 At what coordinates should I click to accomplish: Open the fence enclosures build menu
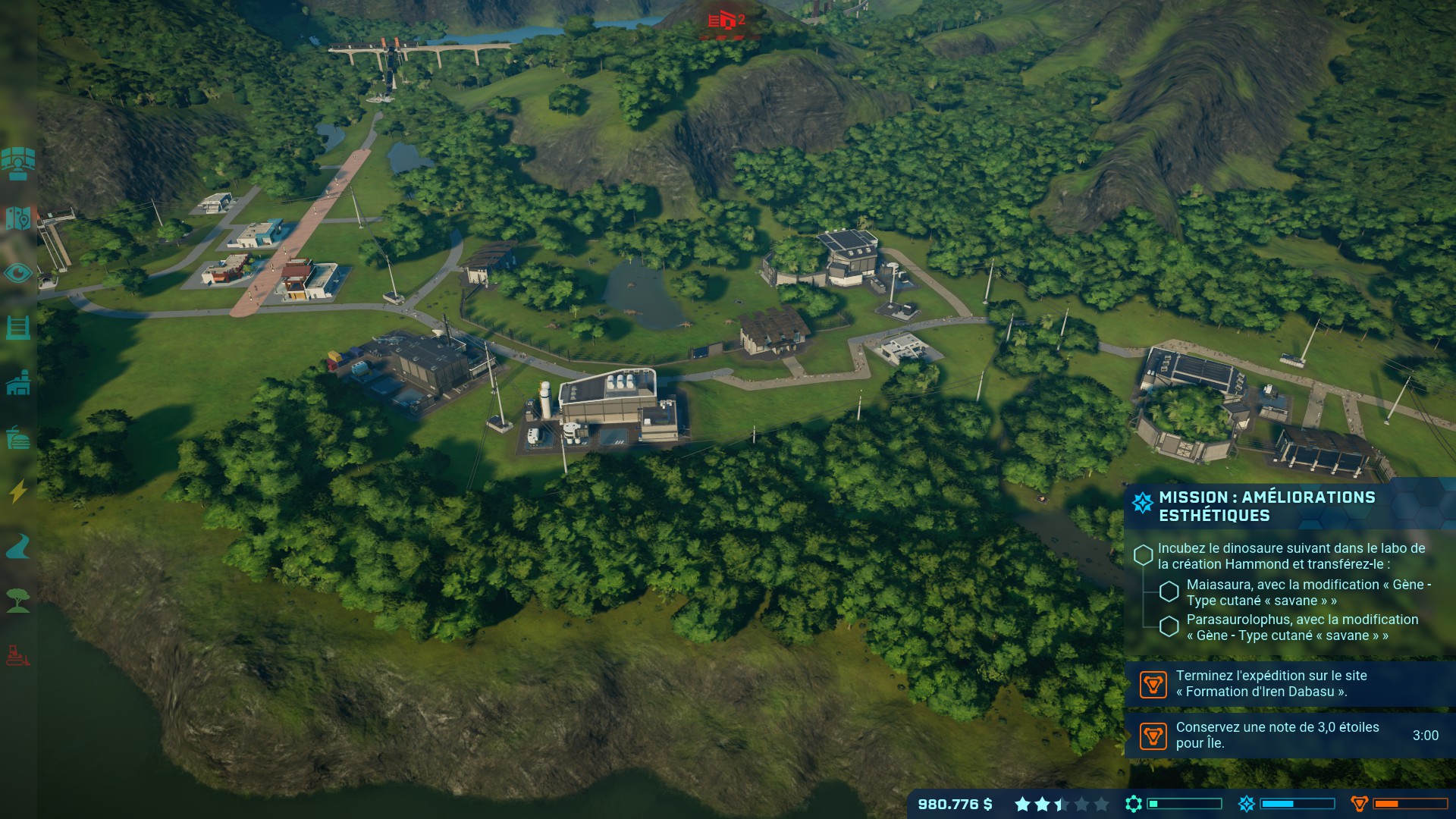pyautogui.click(x=17, y=328)
